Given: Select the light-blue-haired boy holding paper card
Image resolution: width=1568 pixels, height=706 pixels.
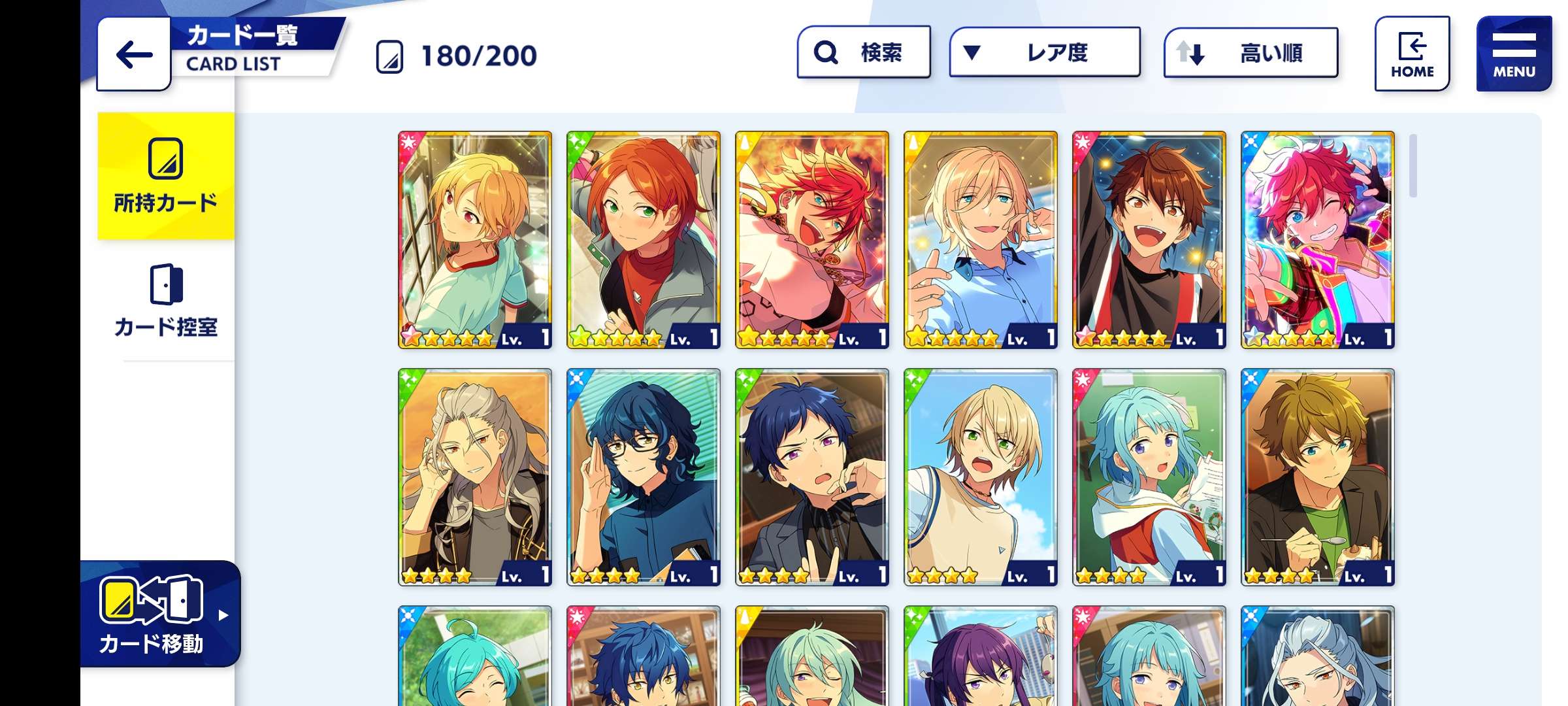Looking at the screenshot, I should (x=1149, y=477).
